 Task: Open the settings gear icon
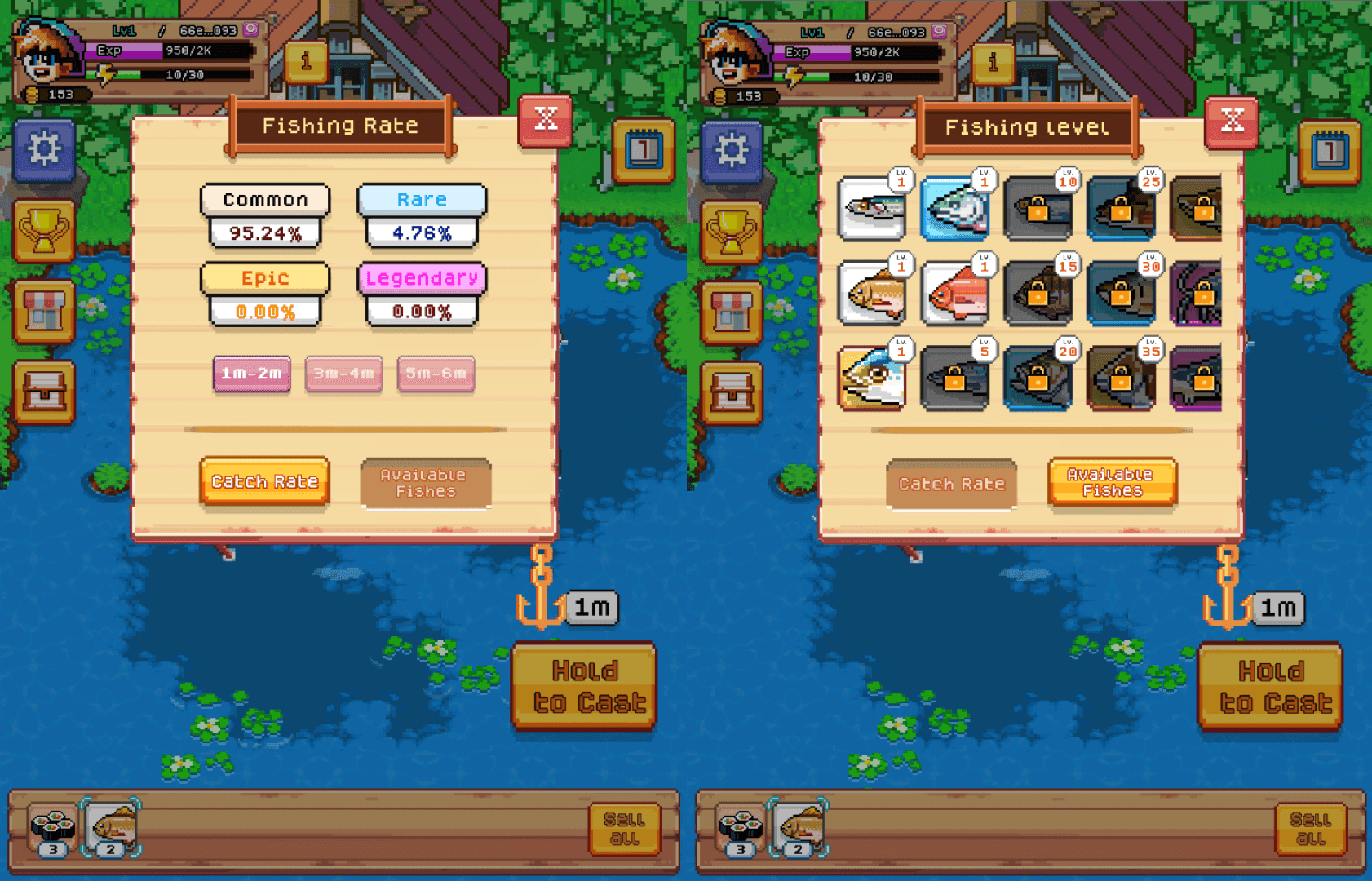tap(45, 148)
